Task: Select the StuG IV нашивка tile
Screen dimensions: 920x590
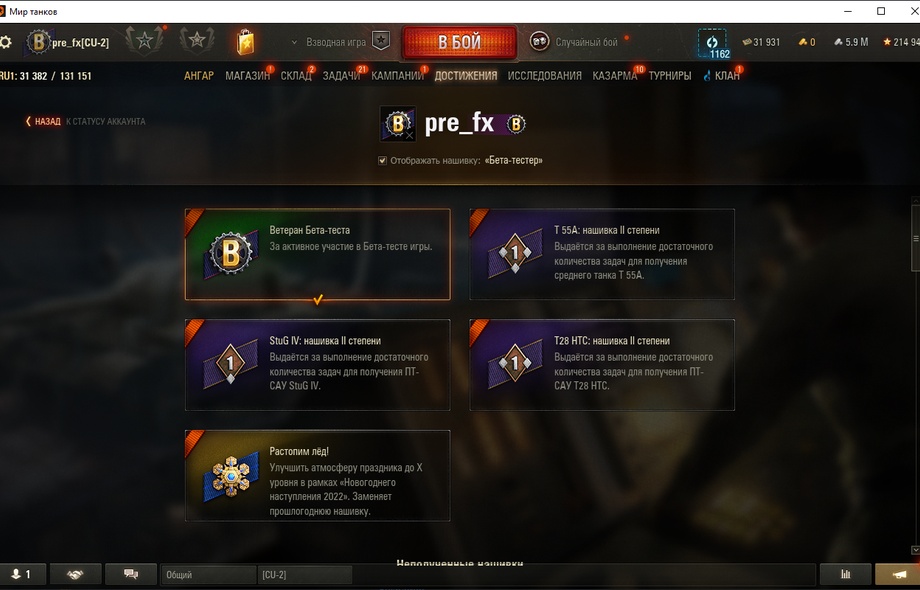Action: pos(317,365)
